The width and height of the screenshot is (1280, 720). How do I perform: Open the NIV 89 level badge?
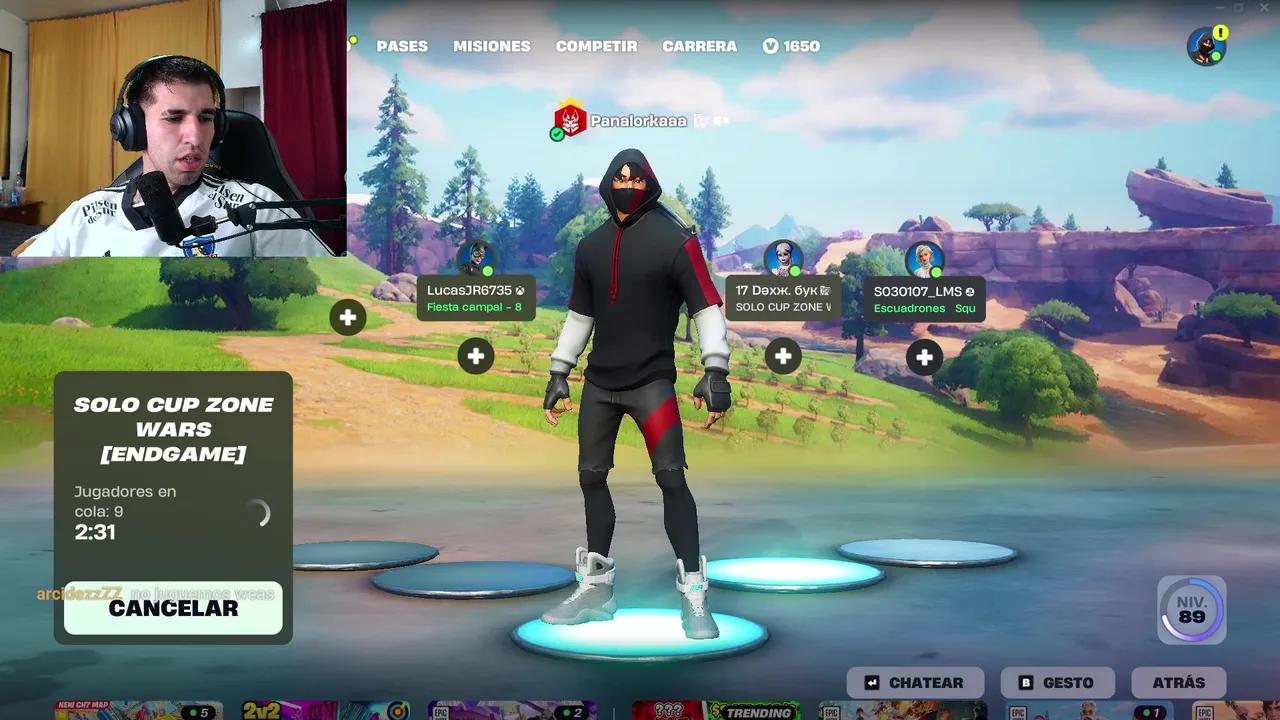[1191, 609]
